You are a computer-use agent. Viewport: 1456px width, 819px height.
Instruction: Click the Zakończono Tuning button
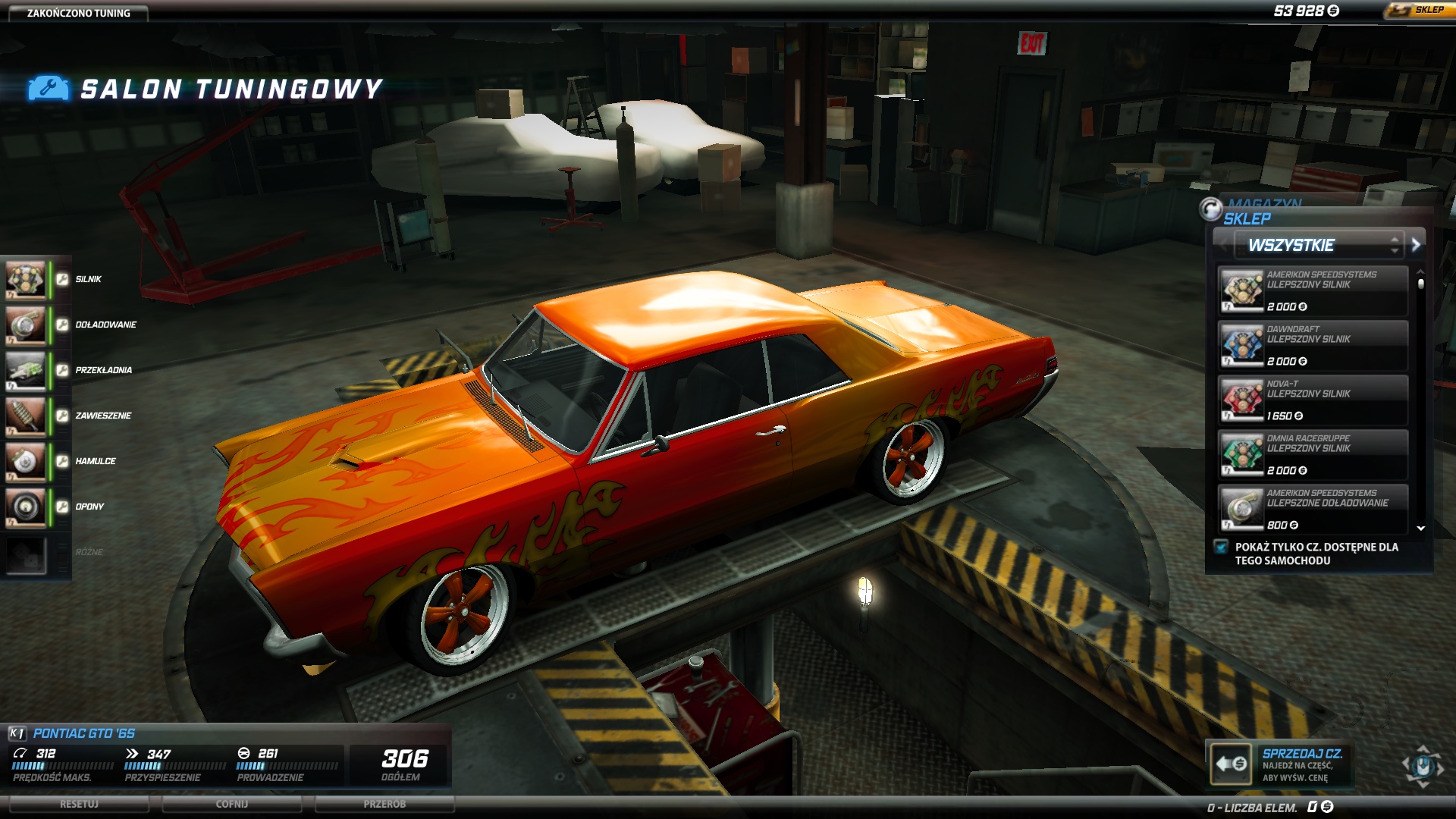[78, 13]
